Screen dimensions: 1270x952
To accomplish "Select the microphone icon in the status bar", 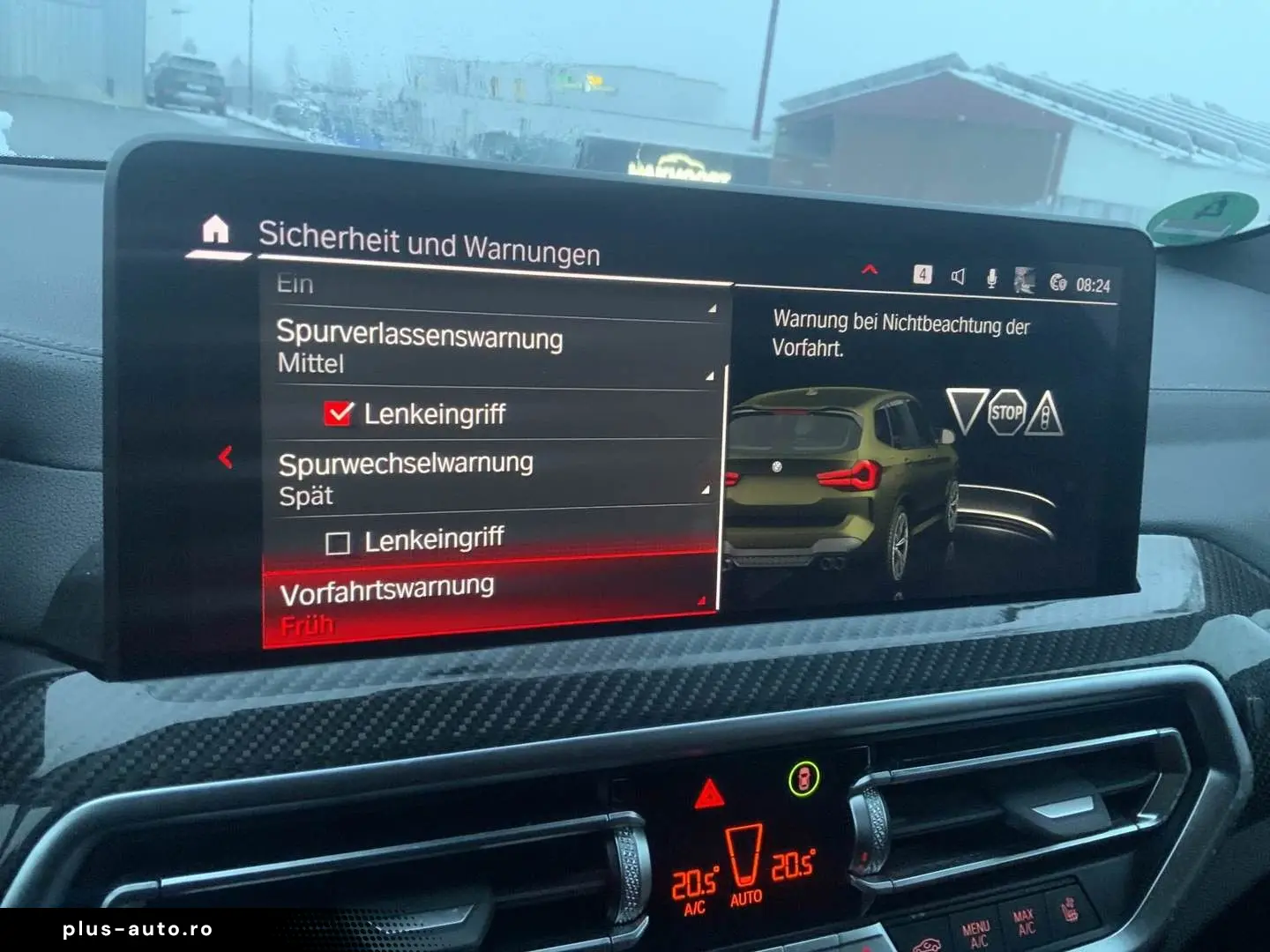I will click(992, 278).
